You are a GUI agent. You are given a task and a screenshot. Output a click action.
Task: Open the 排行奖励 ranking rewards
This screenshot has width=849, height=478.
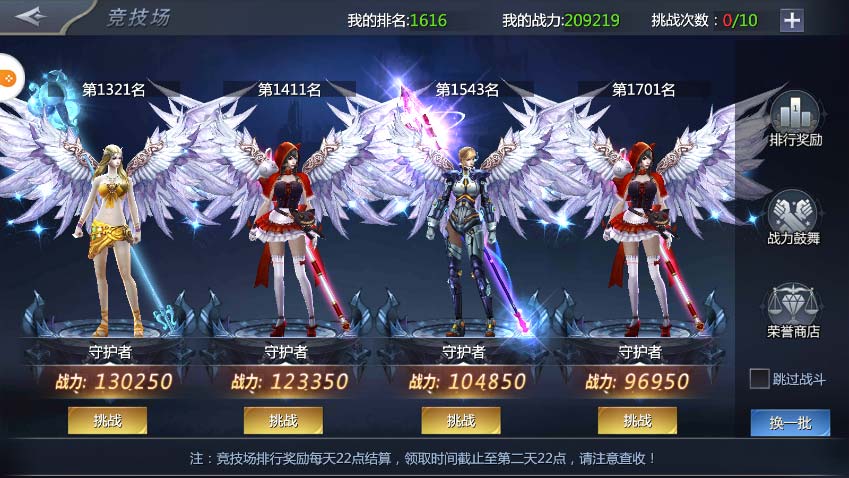coord(795,119)
